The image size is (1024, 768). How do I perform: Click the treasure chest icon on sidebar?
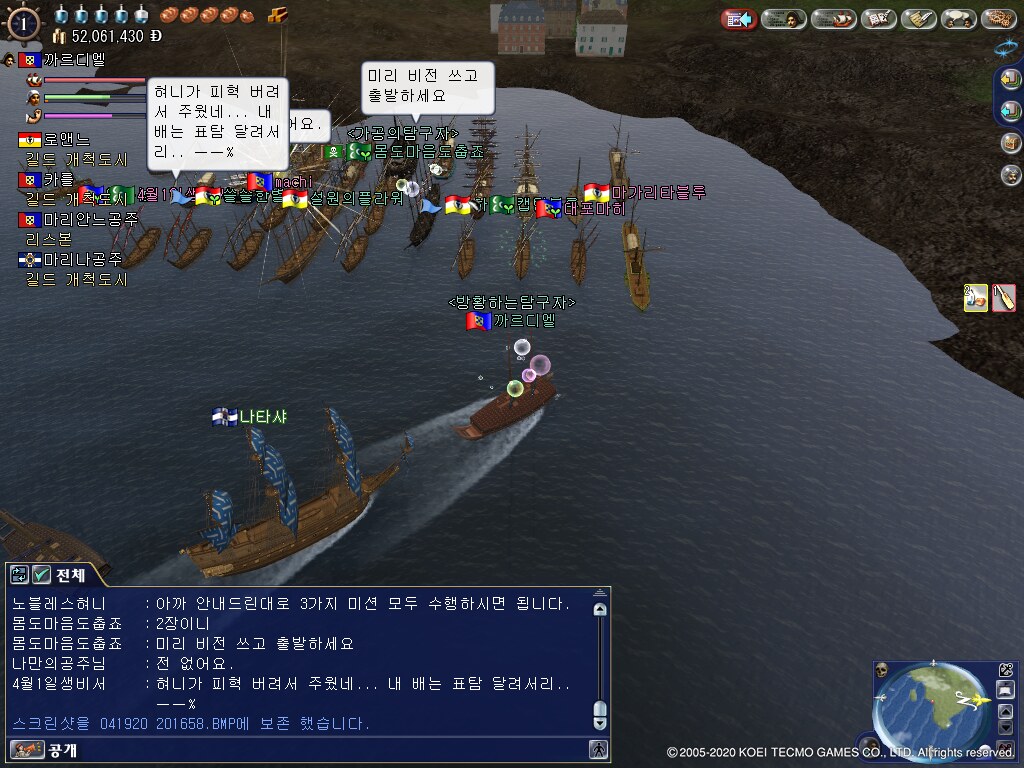1011,143
